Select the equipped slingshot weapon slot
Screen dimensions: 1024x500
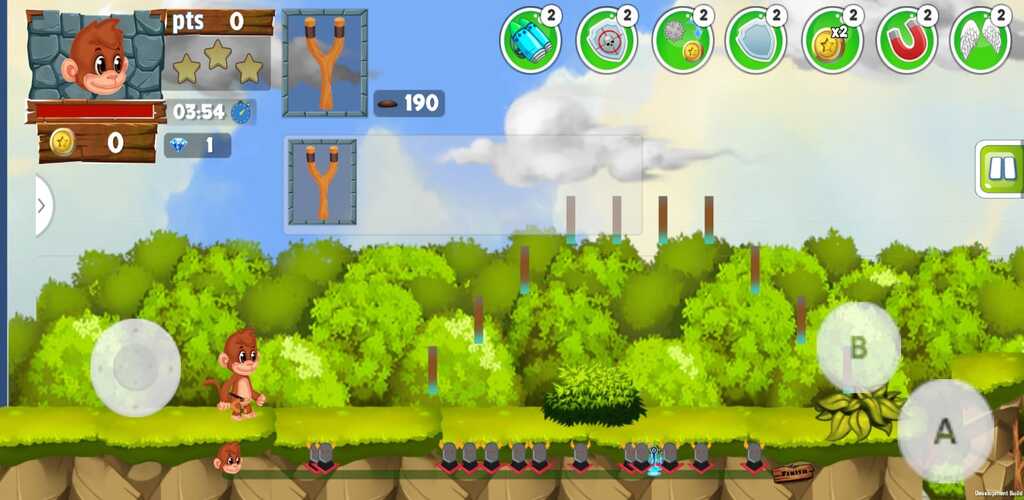[325, 63]
